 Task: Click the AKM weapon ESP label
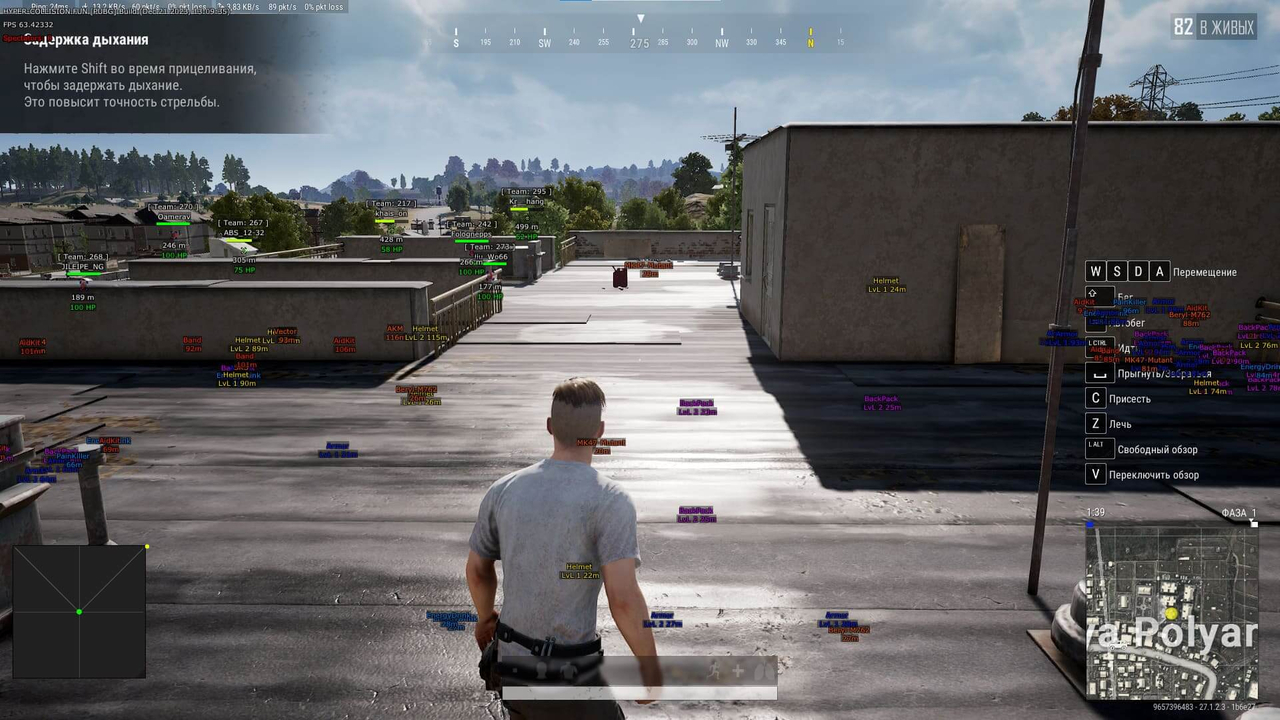tap(394, 328)
